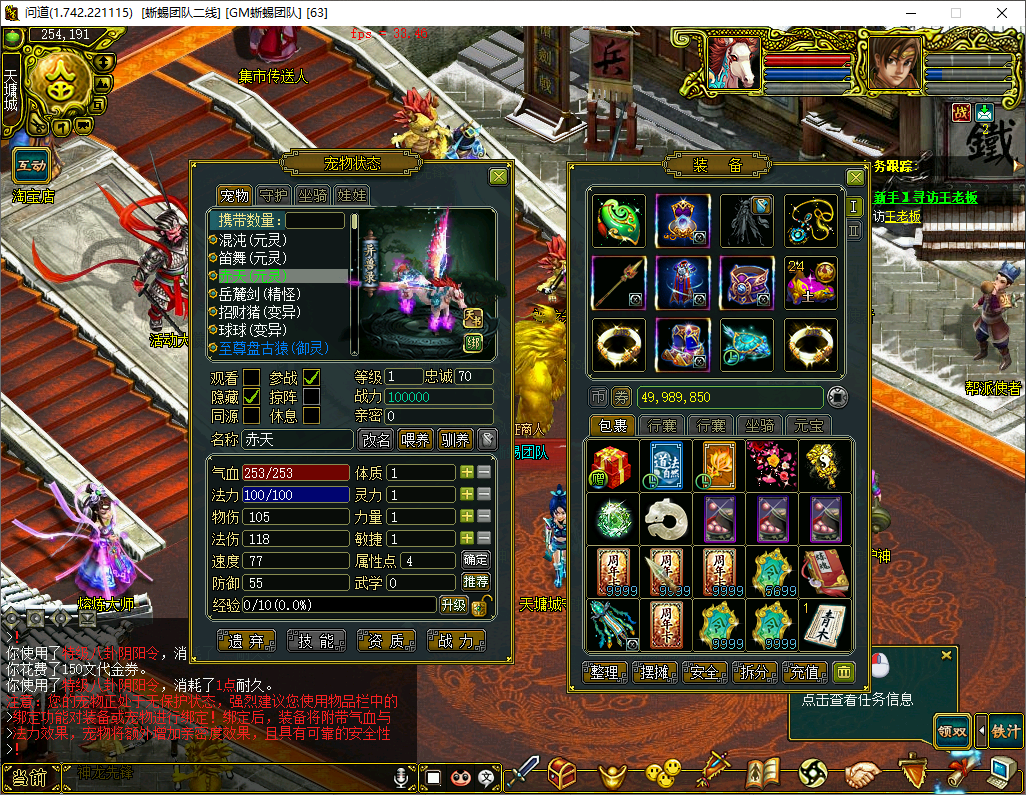Open the pet 技能 skills panel
Viewport: 1026px width, 795px height.
pyautogui.click(x=315, y=641)
